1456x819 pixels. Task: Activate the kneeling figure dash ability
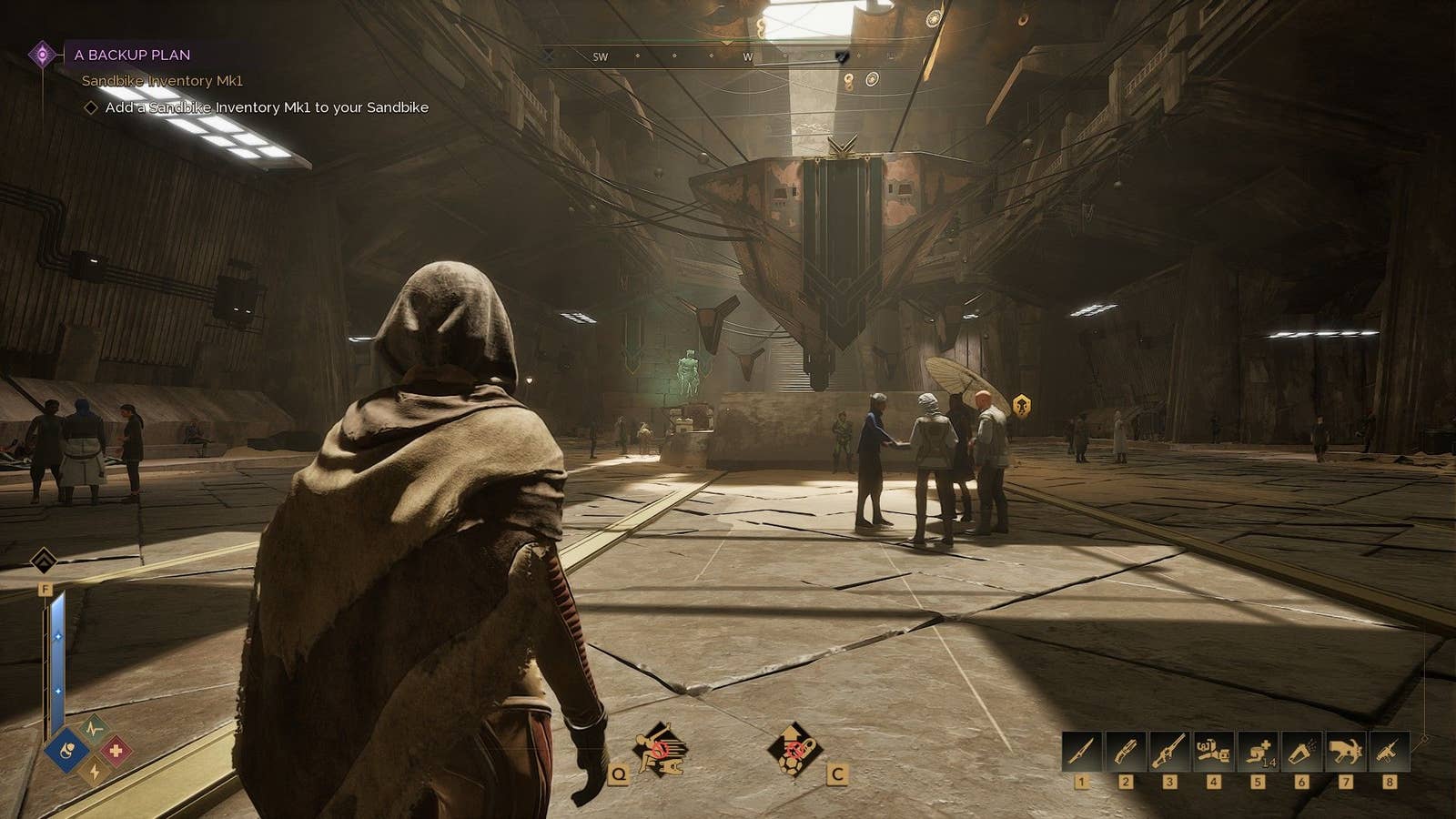tap(661, 750)
